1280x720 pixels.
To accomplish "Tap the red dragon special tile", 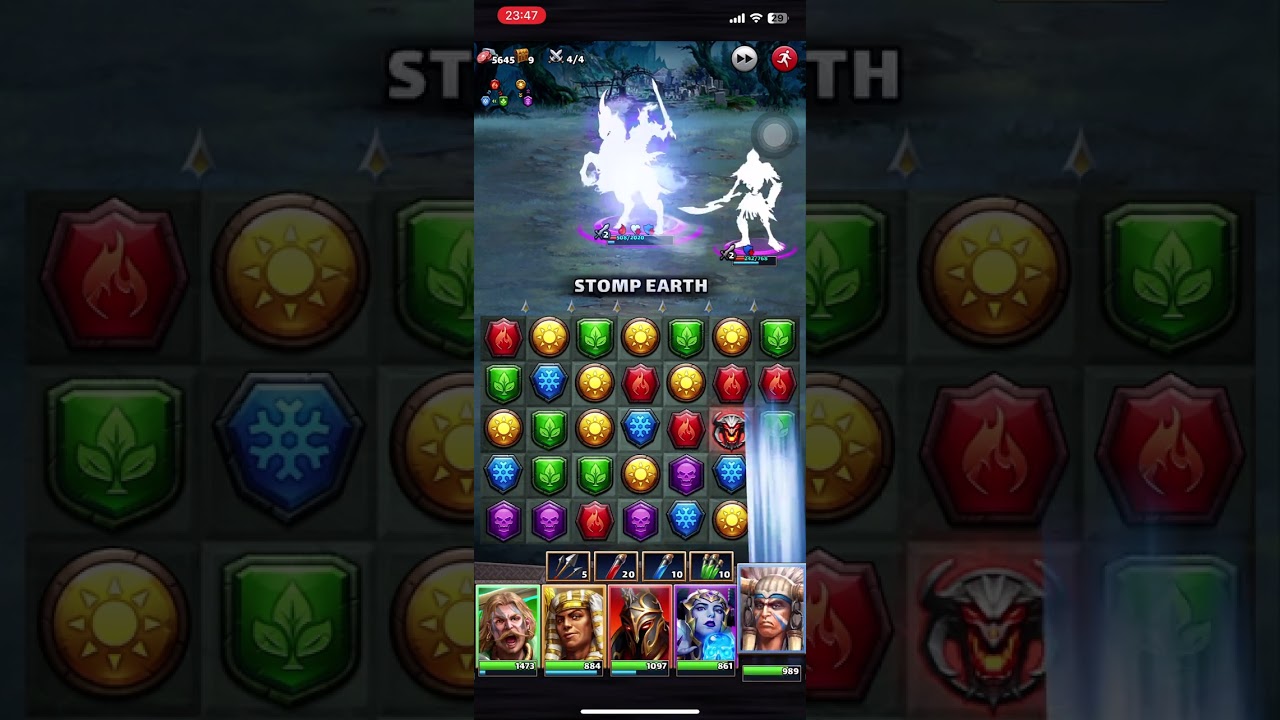I will (x=731, y=429).
